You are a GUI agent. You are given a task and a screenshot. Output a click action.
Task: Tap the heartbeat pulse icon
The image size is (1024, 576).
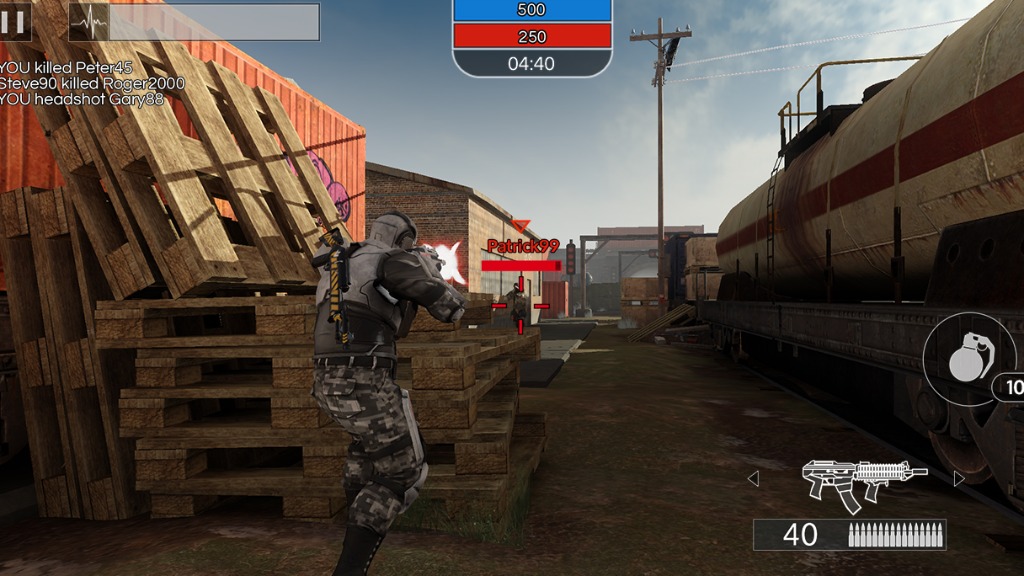(88, 21)
